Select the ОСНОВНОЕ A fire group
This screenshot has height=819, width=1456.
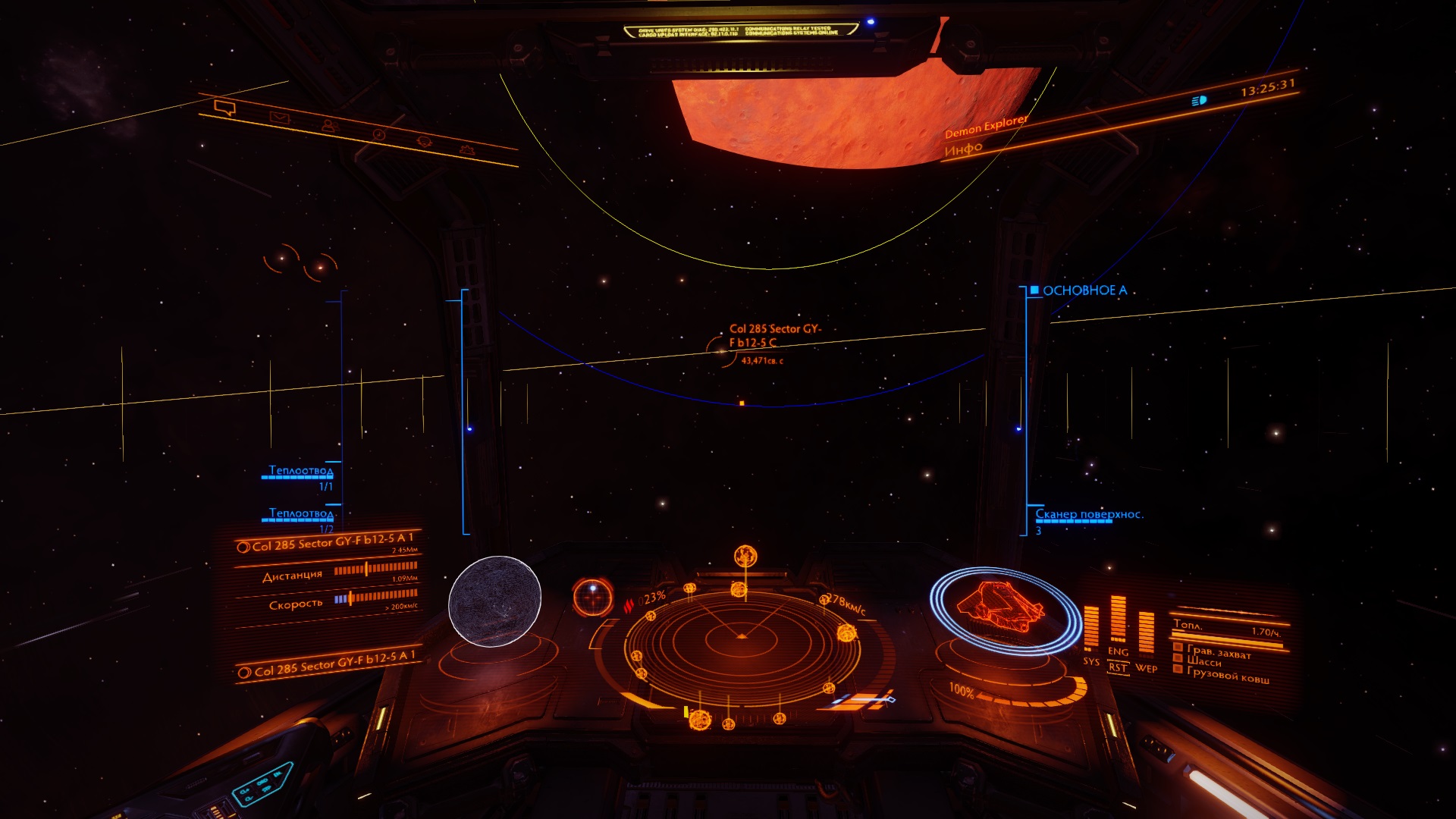pyautogui.click(x=1084, y=290)
